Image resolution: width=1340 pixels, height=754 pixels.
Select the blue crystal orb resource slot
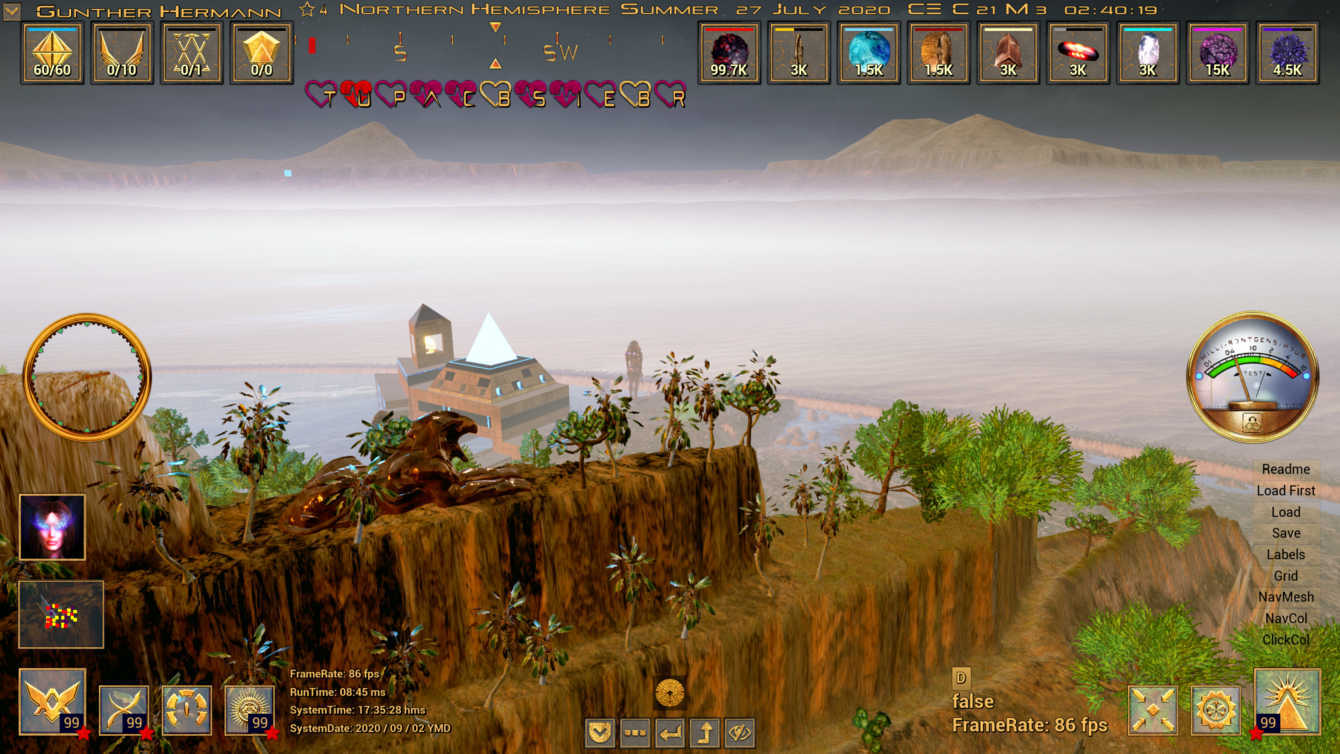868,53
